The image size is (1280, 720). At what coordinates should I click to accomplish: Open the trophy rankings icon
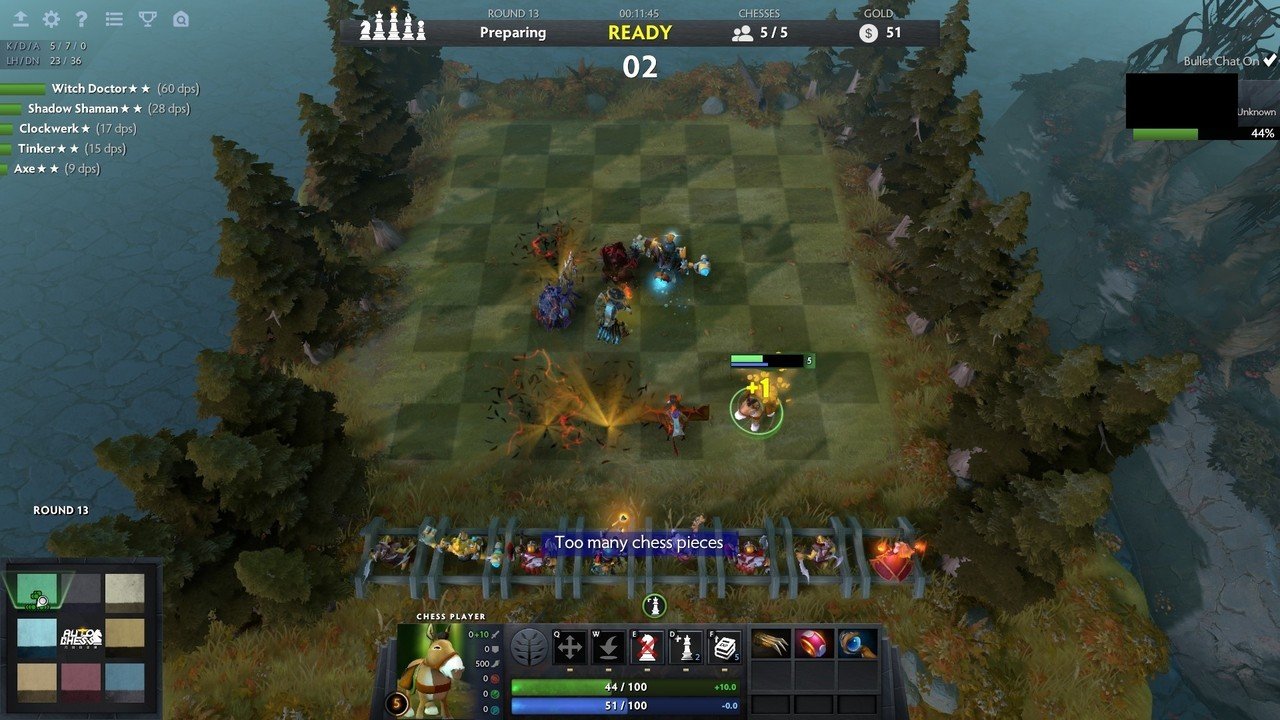click(x=148, y=19)
